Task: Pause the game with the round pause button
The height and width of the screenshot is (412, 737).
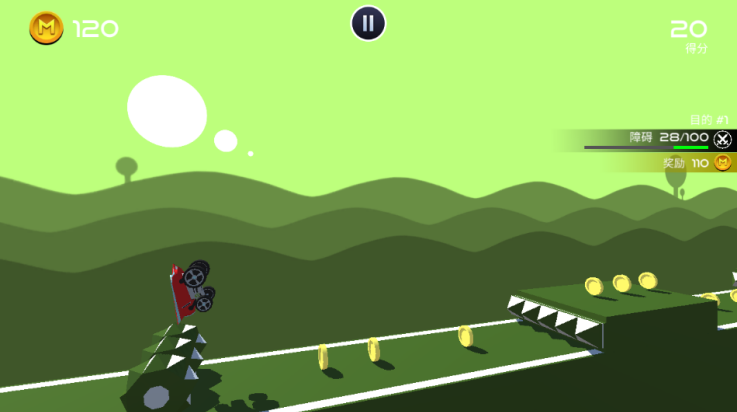Action: point(368,23)
